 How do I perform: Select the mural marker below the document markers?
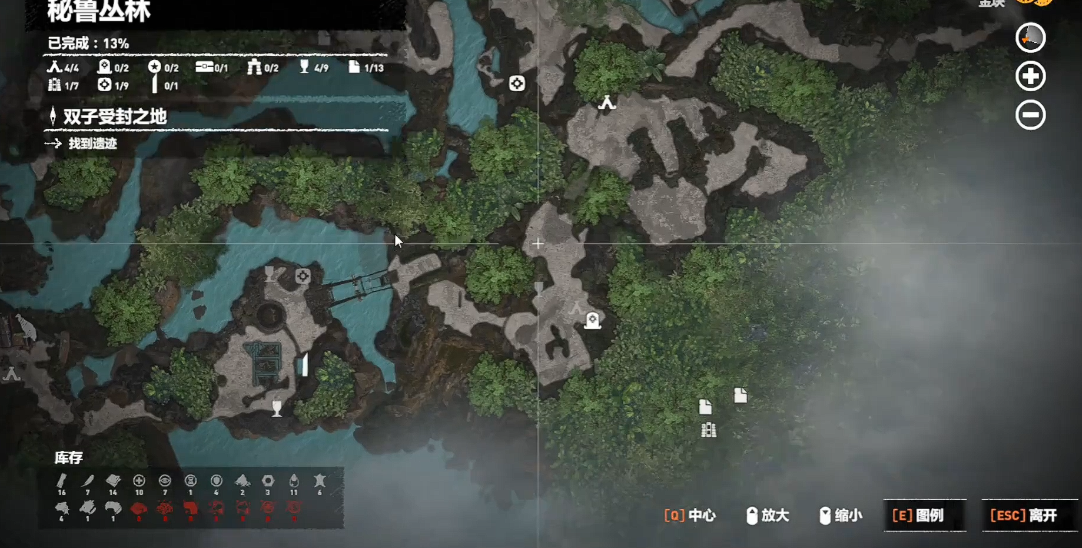pos(709,430)
